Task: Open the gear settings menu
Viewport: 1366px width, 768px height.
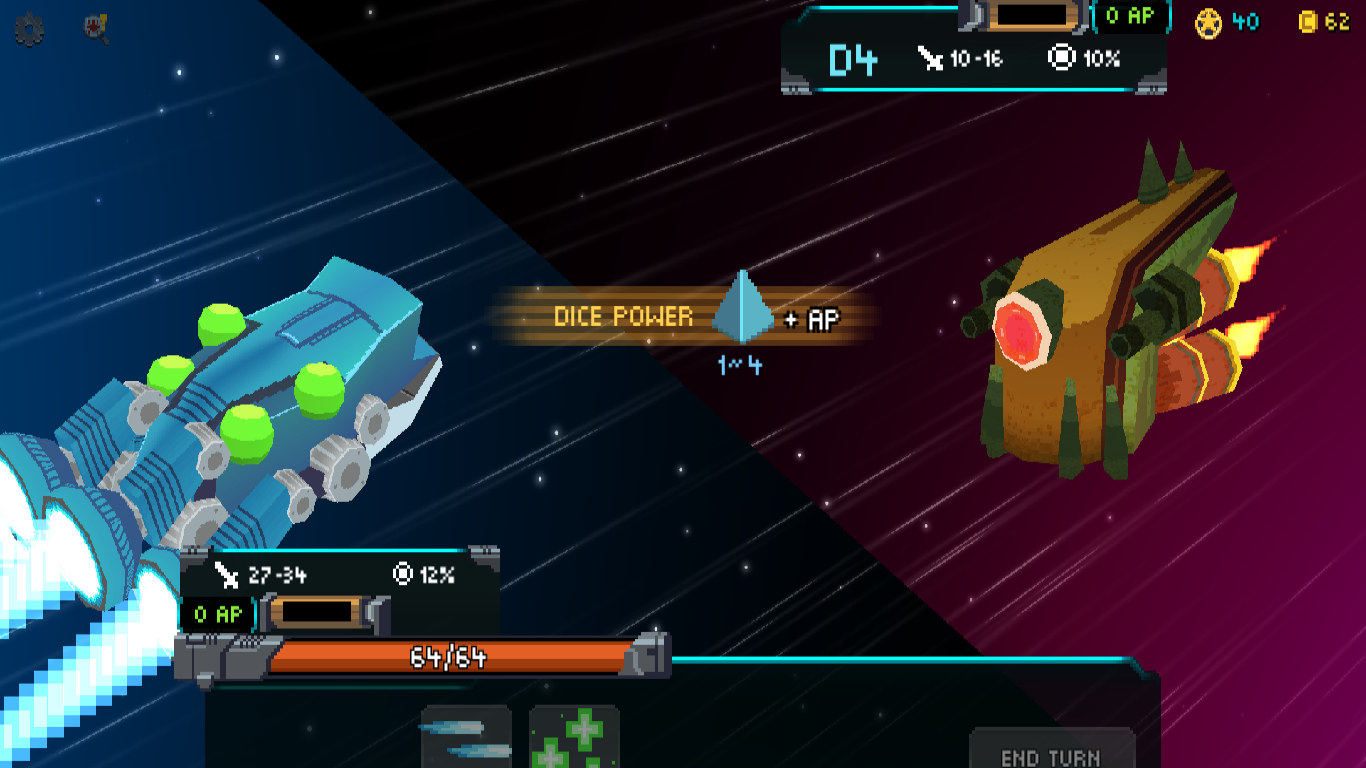Action: pyautogui.click(x=29, y=31)
